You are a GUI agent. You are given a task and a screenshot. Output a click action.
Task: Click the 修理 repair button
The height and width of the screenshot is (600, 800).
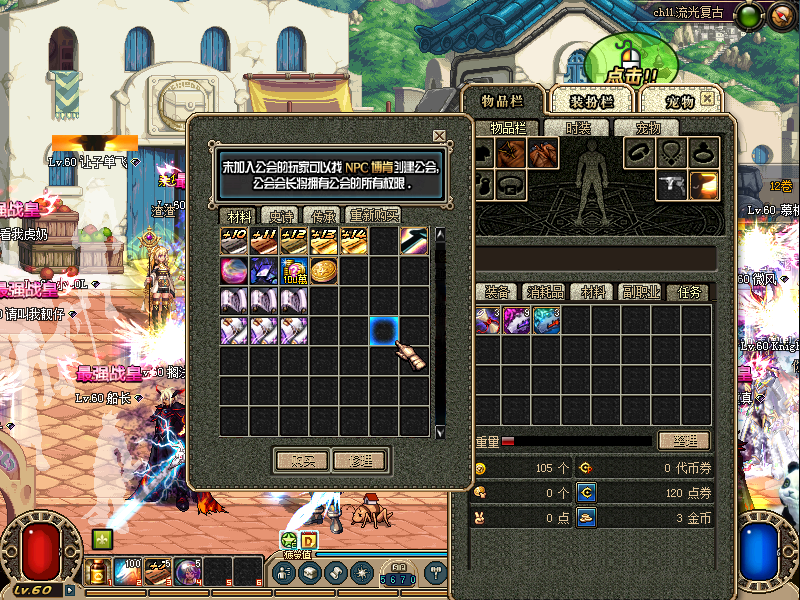click(x=359, y=460)
